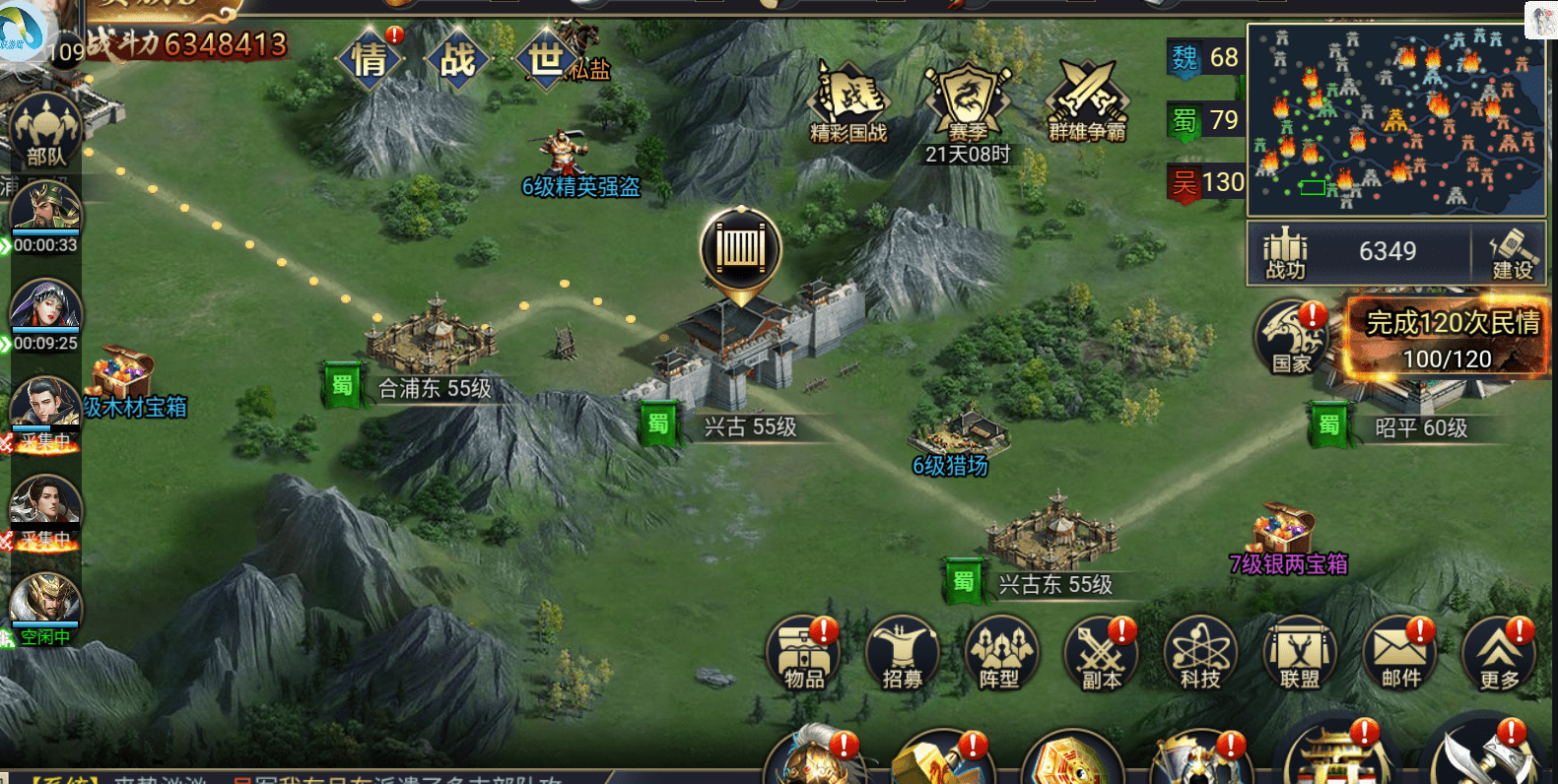This screenshot has height=784, width=1558.
Task: Open the world minimap
Action: 1395,119
